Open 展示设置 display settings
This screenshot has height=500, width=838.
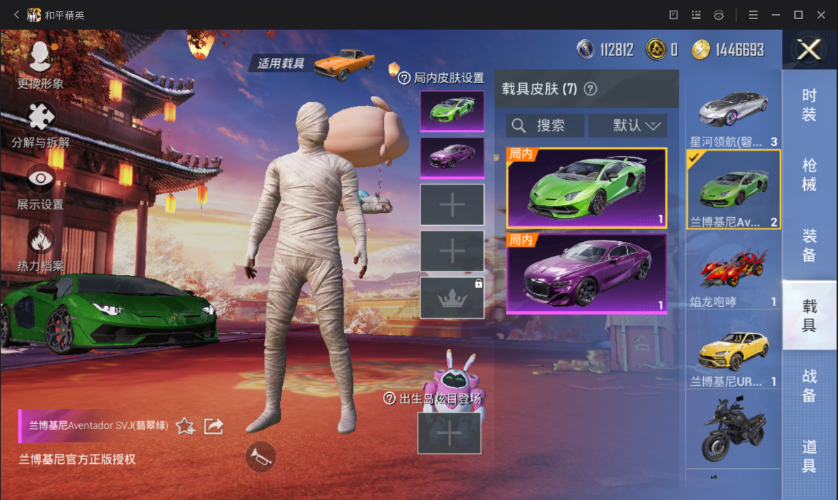[x=41, y=186]
